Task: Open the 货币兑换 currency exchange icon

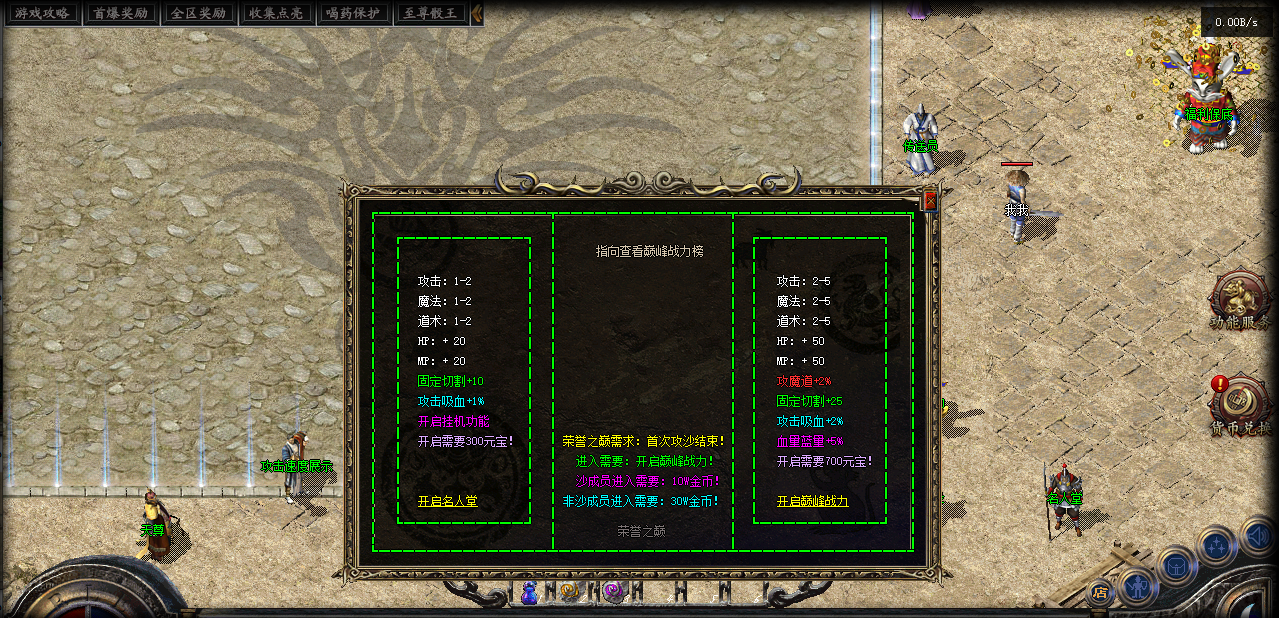Action: pos(1241,403)
